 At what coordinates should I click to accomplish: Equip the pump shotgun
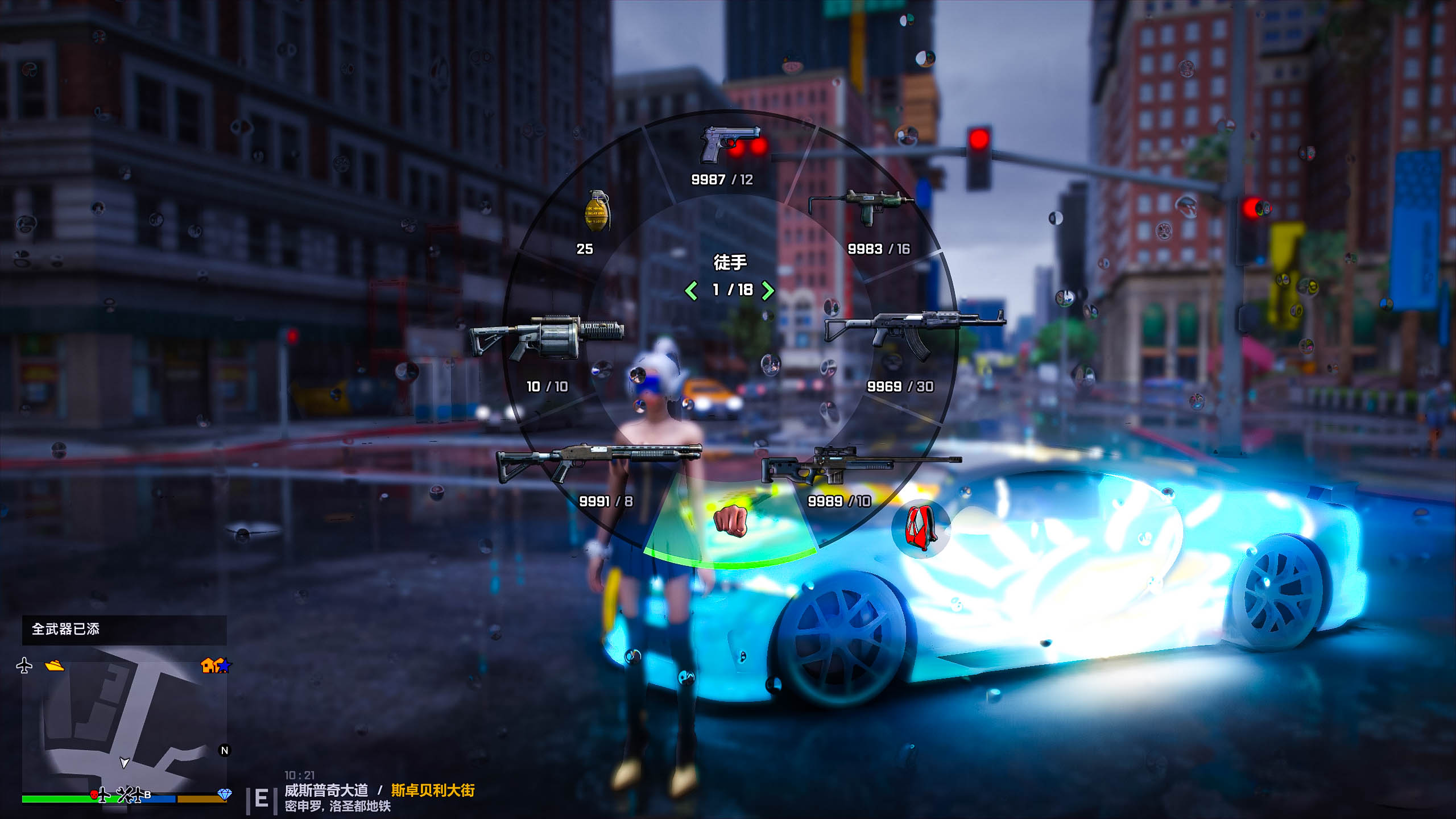[x=599, y=461]
